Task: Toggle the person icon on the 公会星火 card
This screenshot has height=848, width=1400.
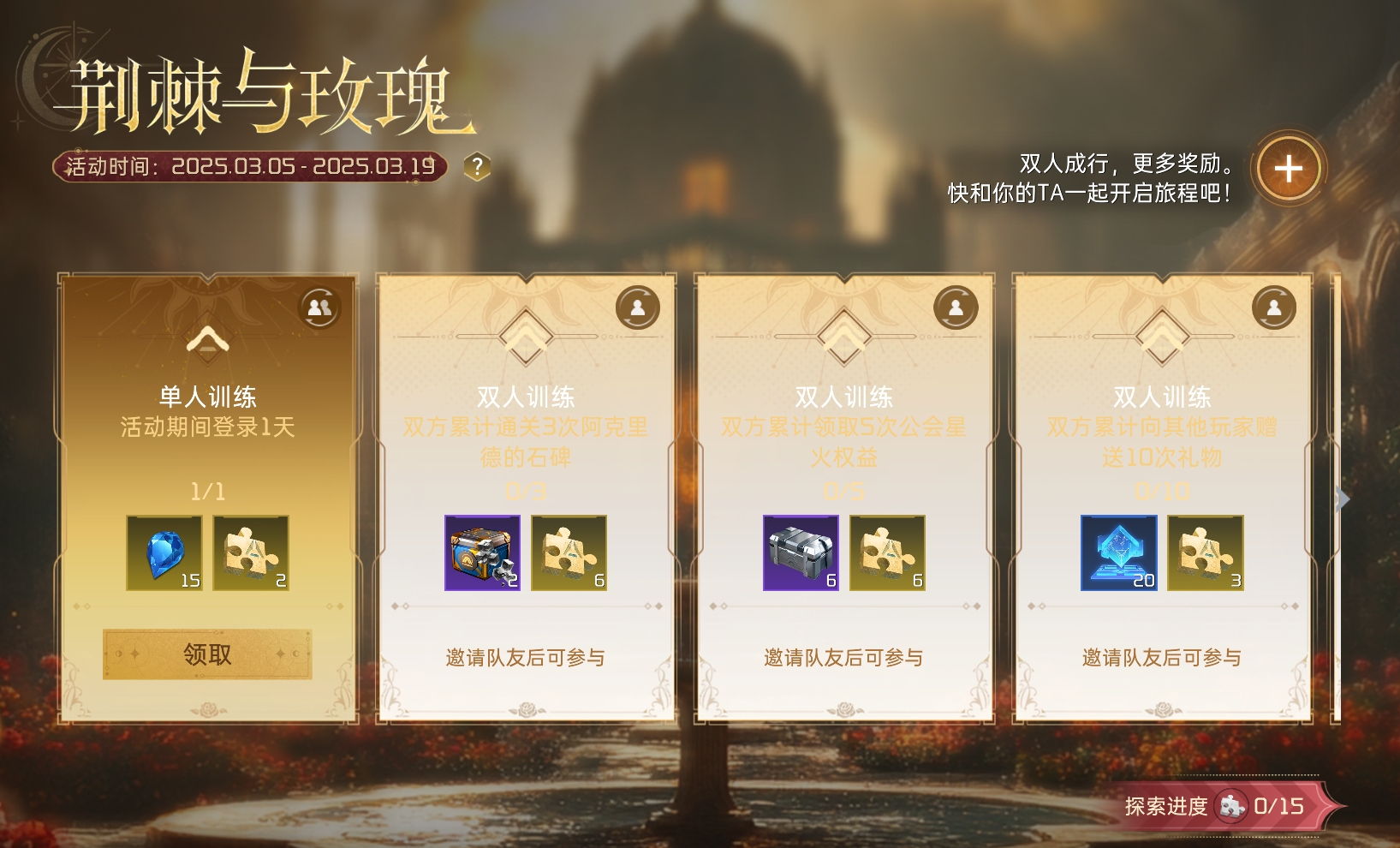Action: coord(956,308)
